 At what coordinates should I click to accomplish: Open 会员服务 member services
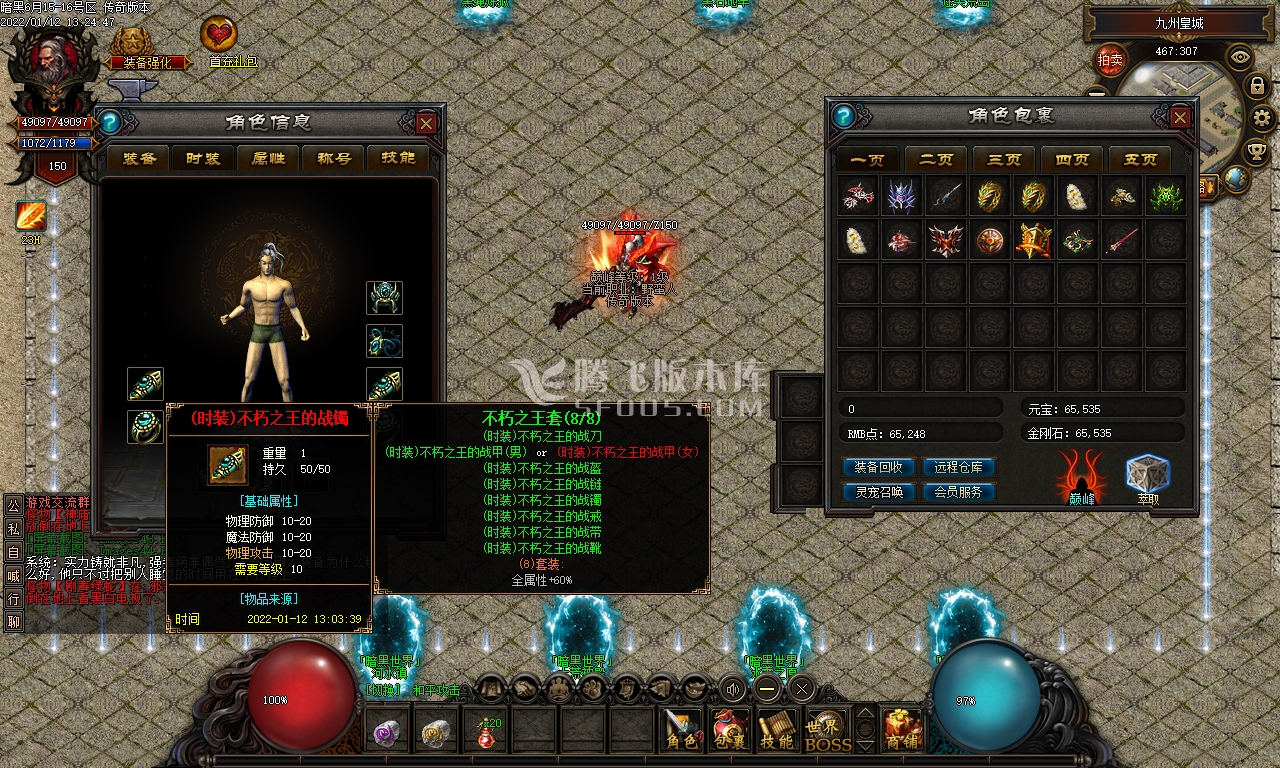pyautogui.click(x=959, y=492)
